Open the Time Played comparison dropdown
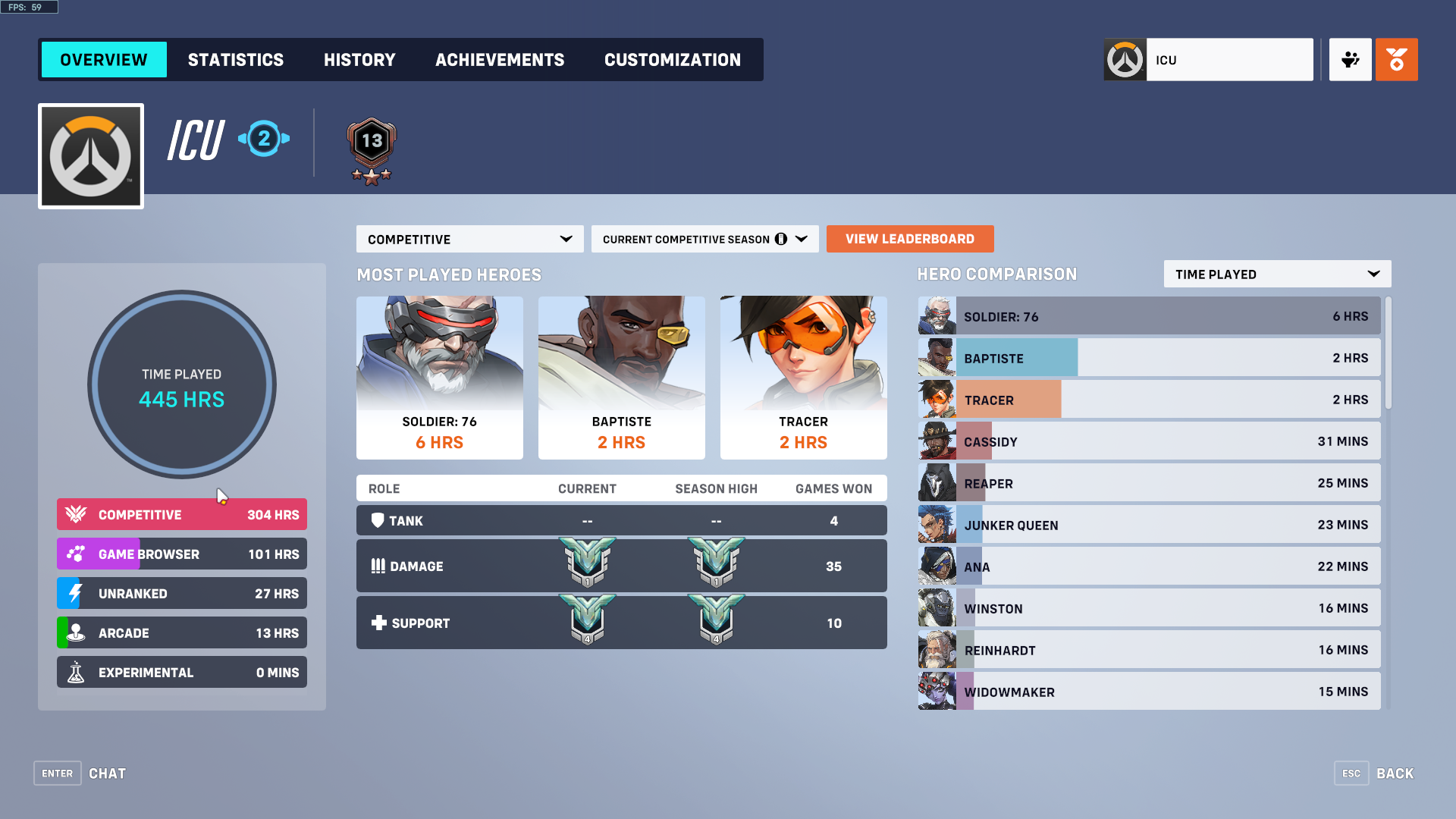The image size is (1456, 819). (x=1276, y=274)
